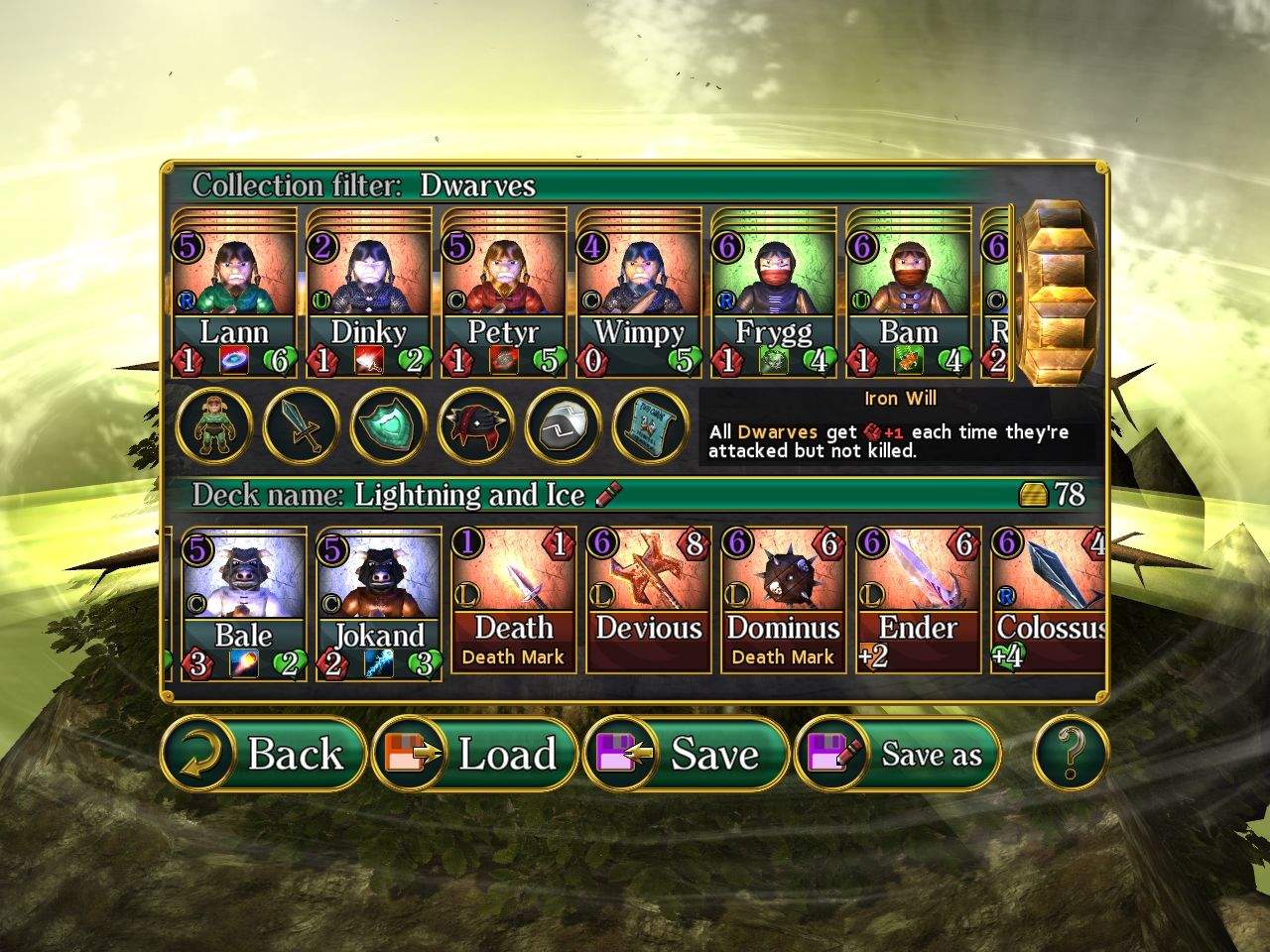Select the Lann dwarf card

coord(234,294)
